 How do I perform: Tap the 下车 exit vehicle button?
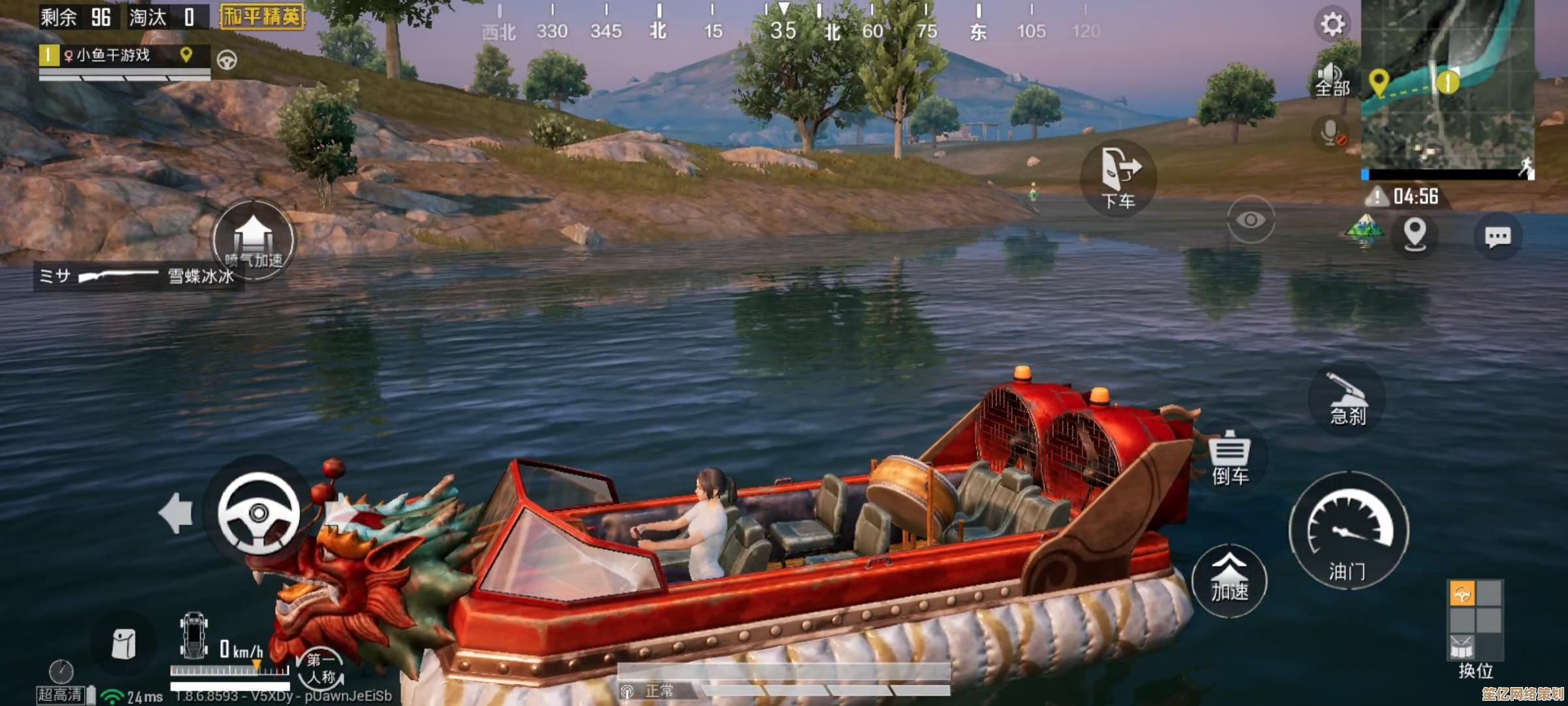[1119, 178]
